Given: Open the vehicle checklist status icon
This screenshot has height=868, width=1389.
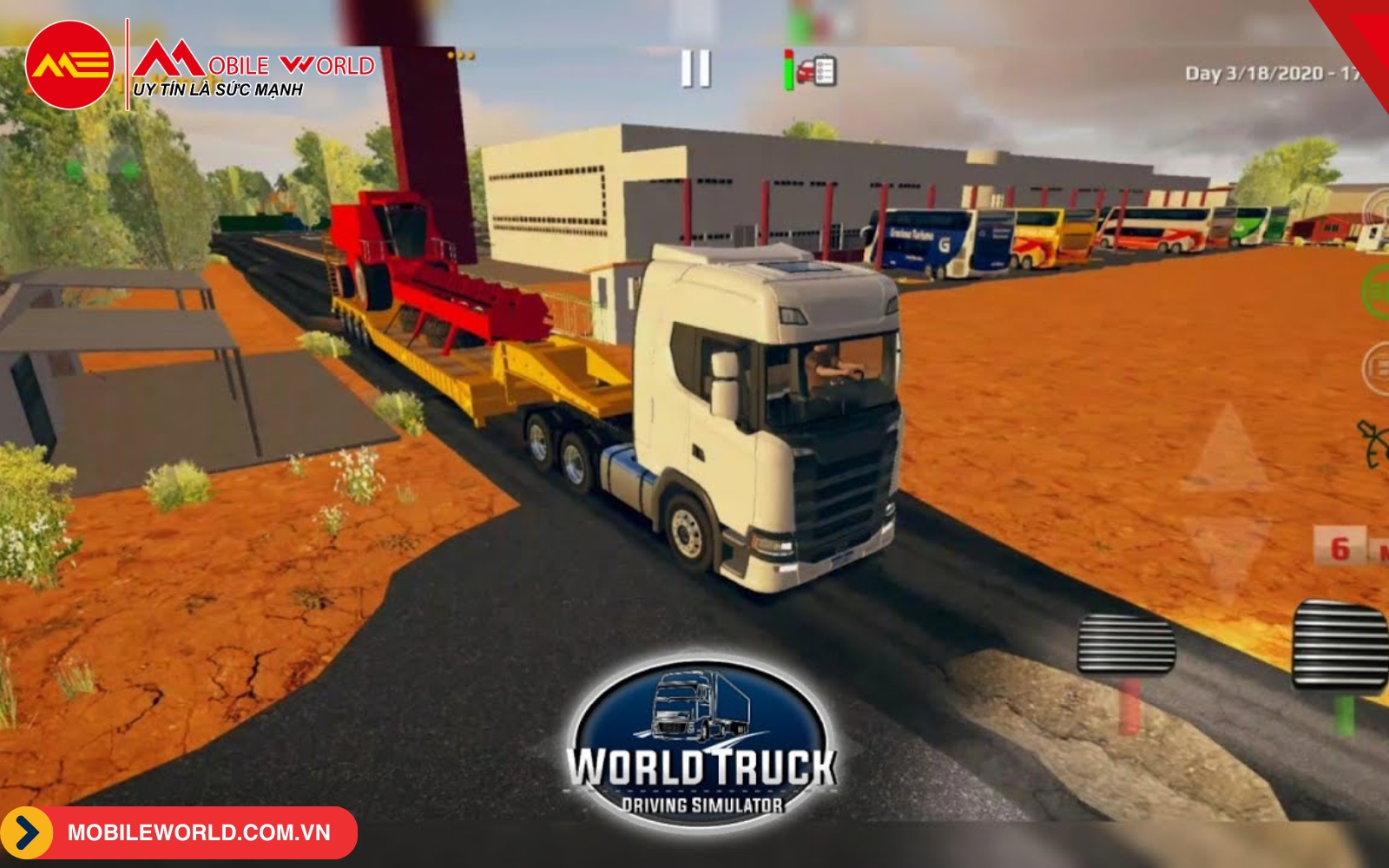Looking at the screenshot, I should coord(814,70).
